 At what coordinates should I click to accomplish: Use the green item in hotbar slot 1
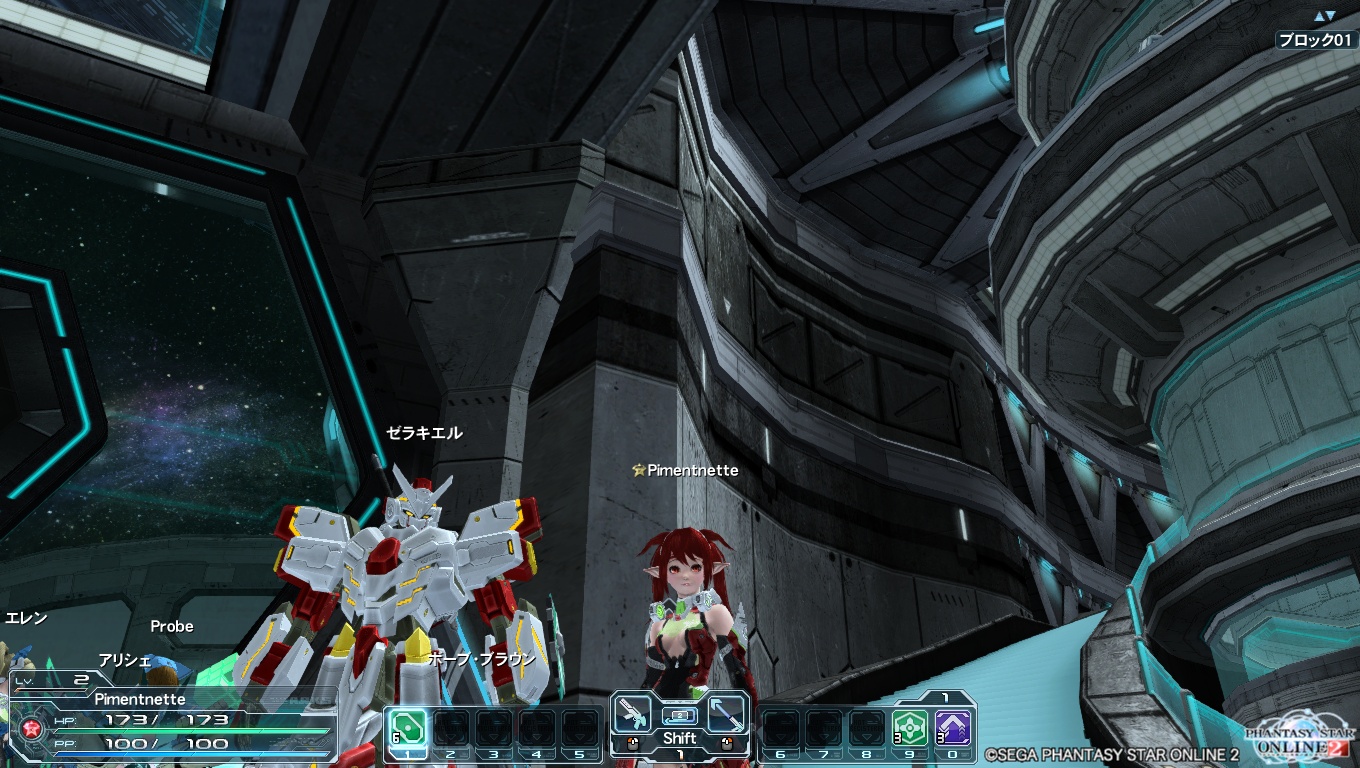[408, 727]
